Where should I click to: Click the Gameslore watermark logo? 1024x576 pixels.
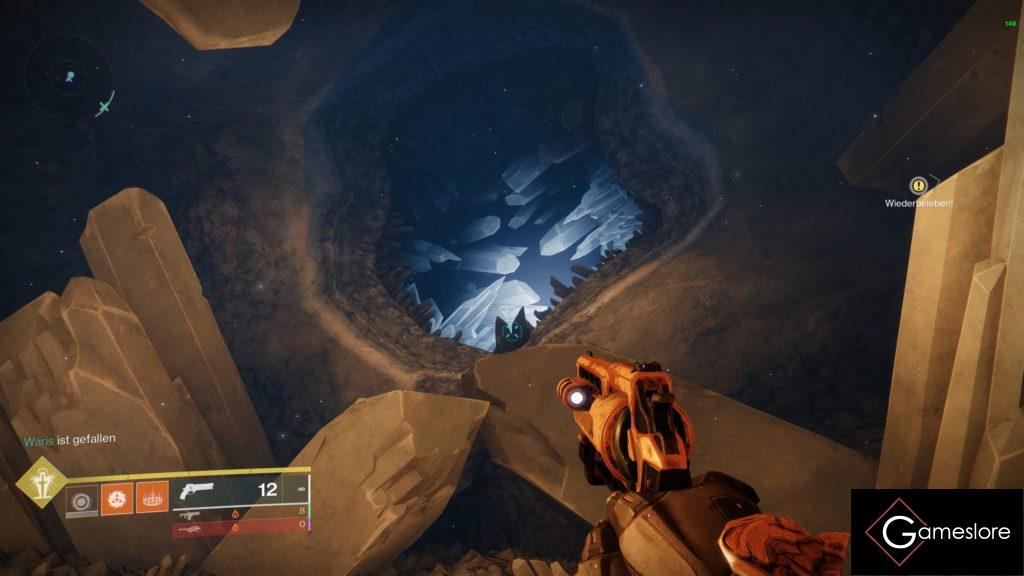point(936,532)
